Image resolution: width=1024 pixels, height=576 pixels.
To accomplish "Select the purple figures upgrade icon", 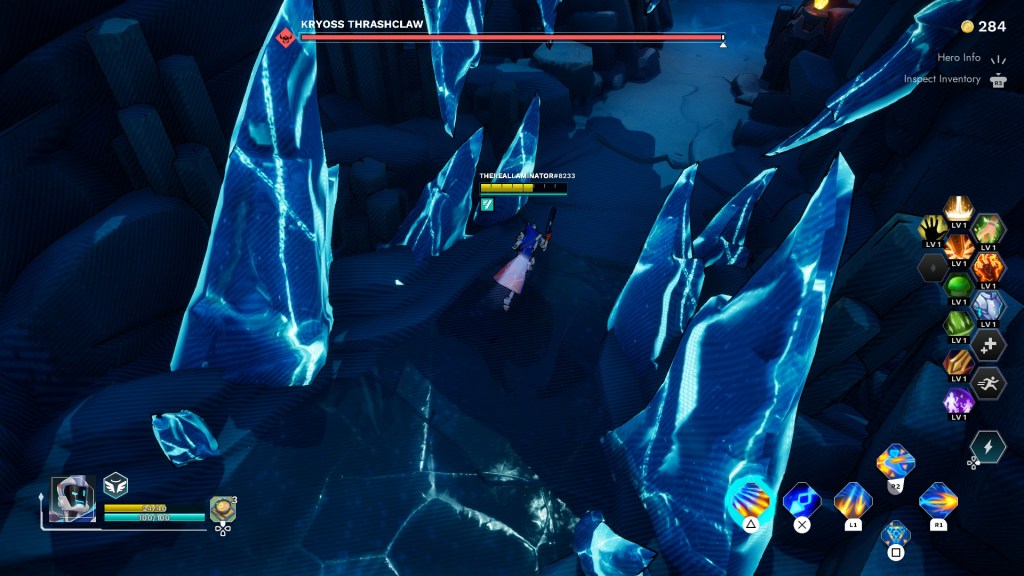I will [959, 402].
